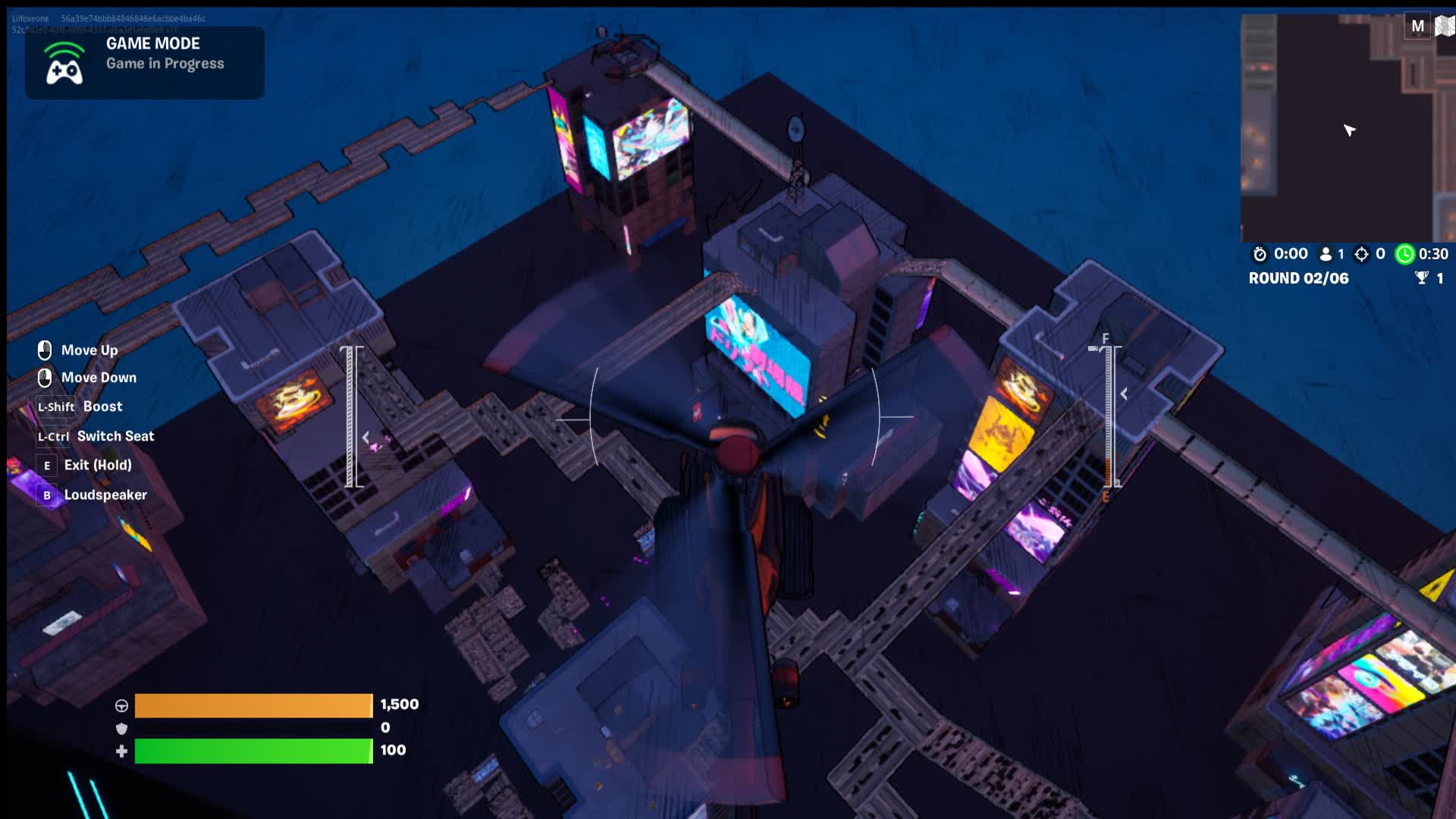Toggle the Loudspeaker with the B keybind
1456x819 pixels.
(47, 494)
